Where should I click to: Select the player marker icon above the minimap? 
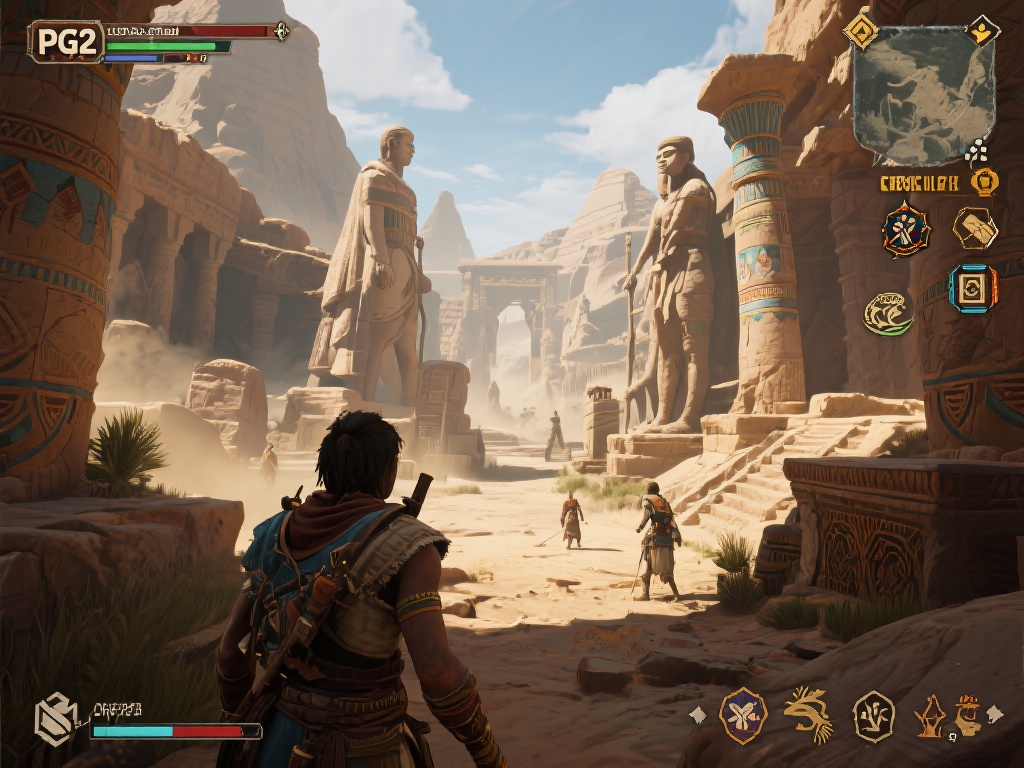point(983,29)
